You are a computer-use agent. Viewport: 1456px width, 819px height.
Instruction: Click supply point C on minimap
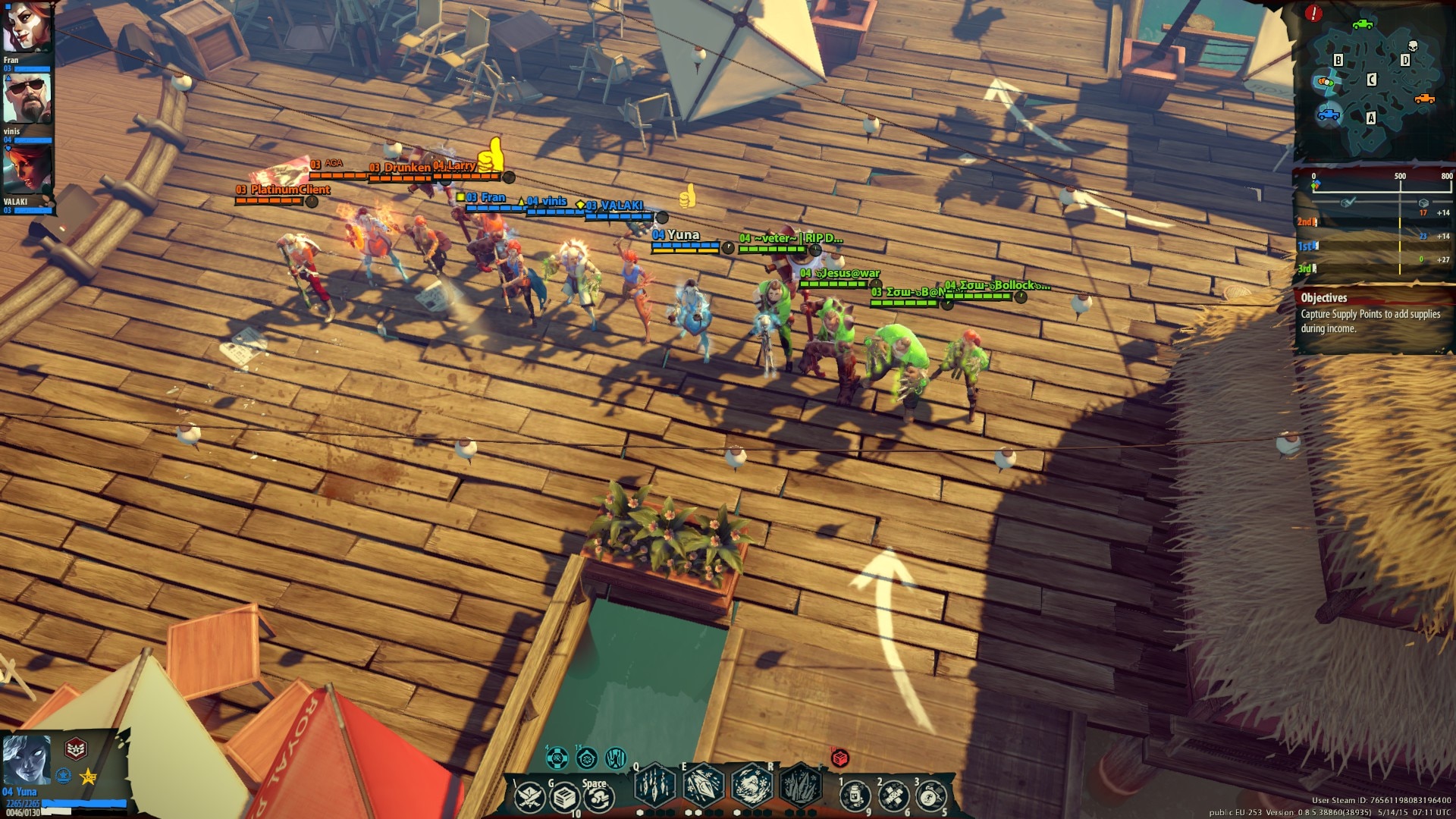(x=1371, y=80)
